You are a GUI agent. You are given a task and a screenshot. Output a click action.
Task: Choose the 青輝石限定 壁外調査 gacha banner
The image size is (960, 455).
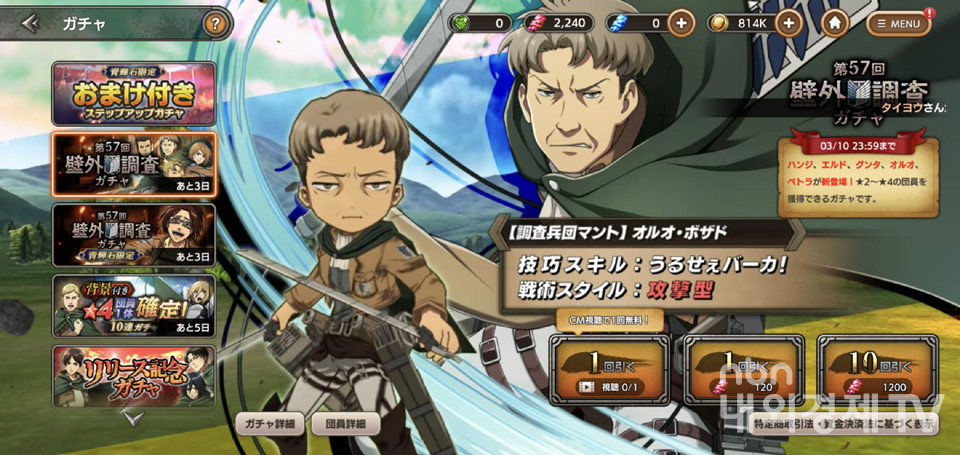point(133,235)
